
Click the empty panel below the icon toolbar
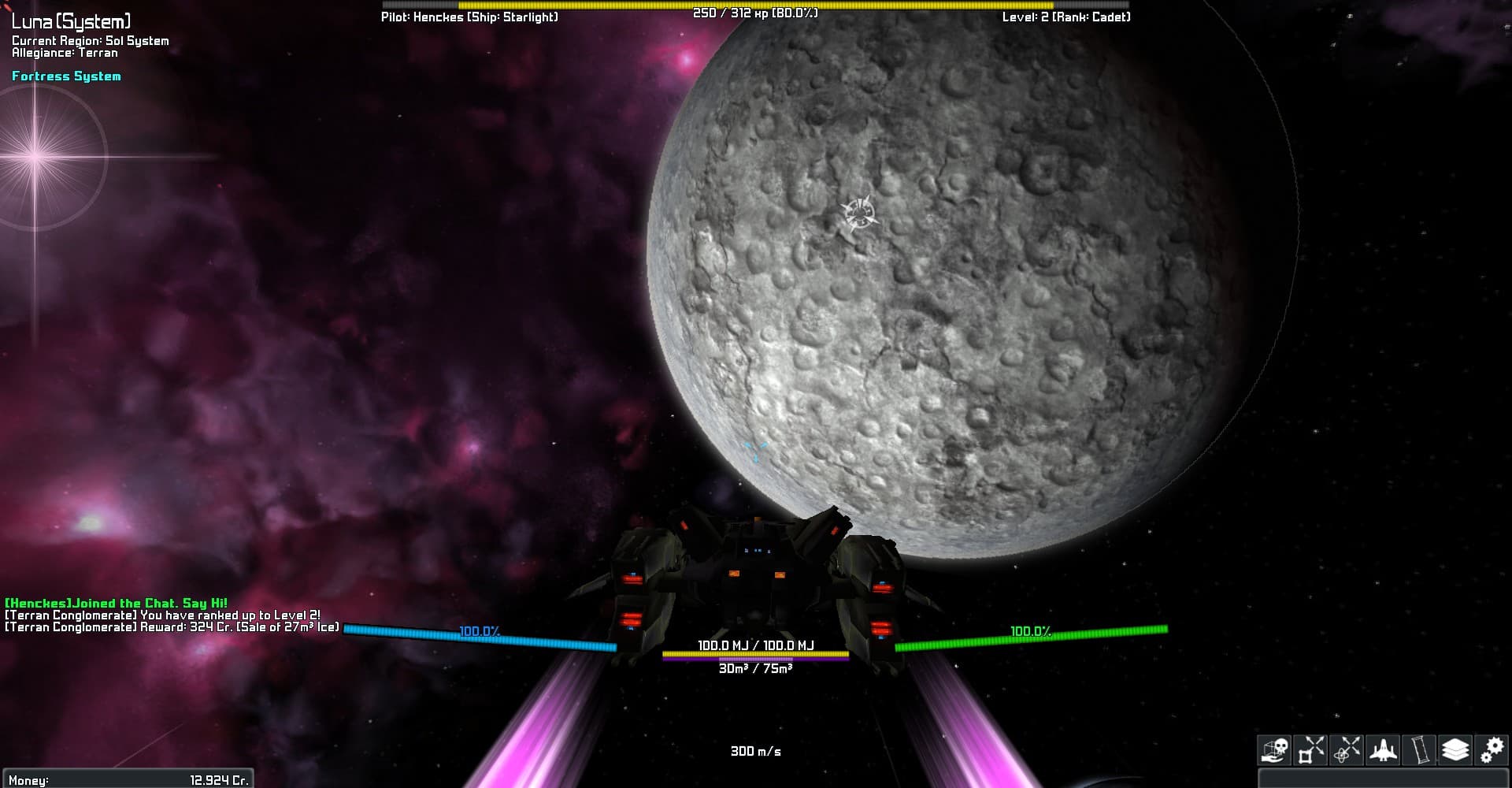pyautogui.click(x=1383, y=779)
